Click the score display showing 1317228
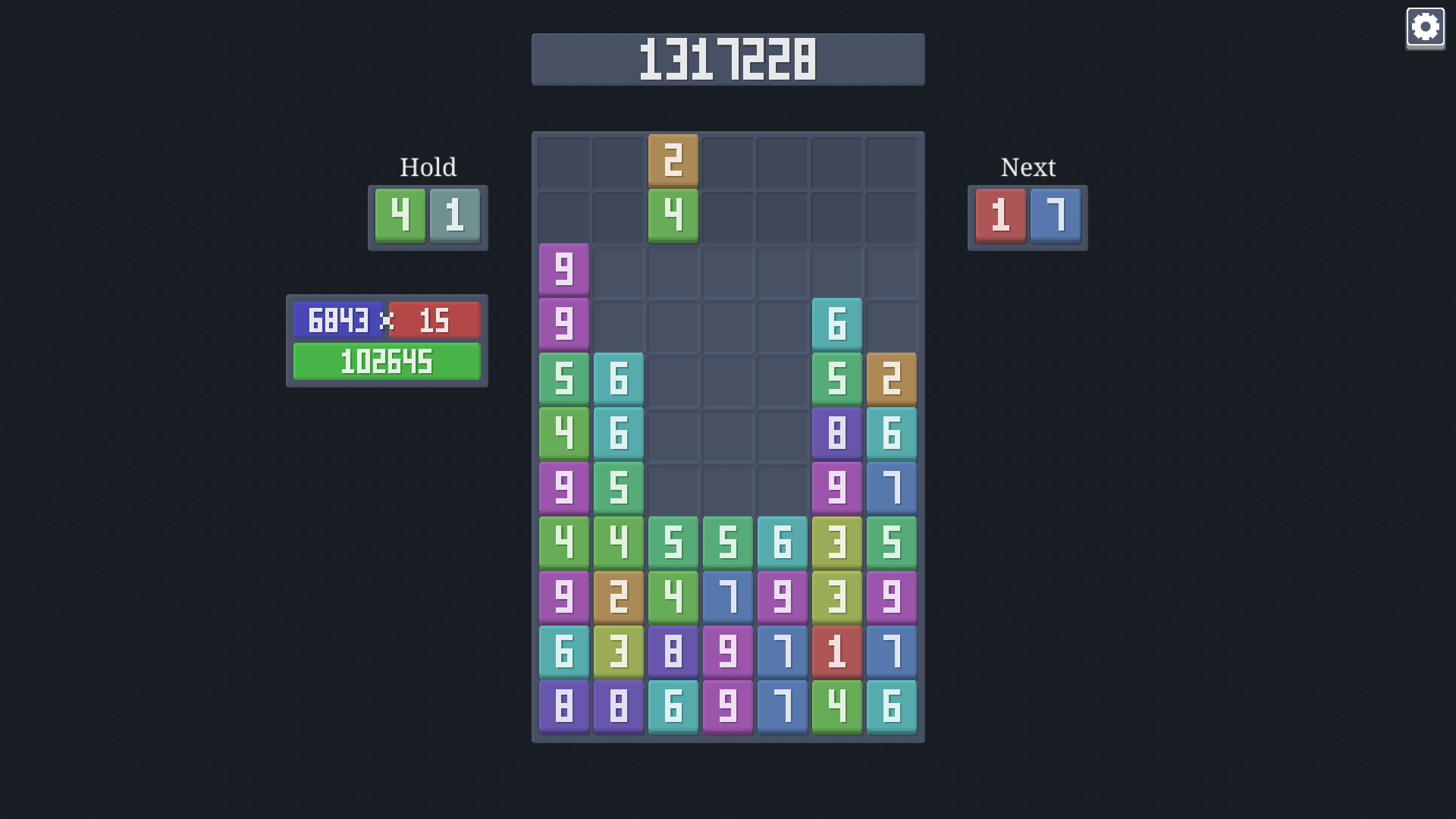 click(x=728, y=59)
